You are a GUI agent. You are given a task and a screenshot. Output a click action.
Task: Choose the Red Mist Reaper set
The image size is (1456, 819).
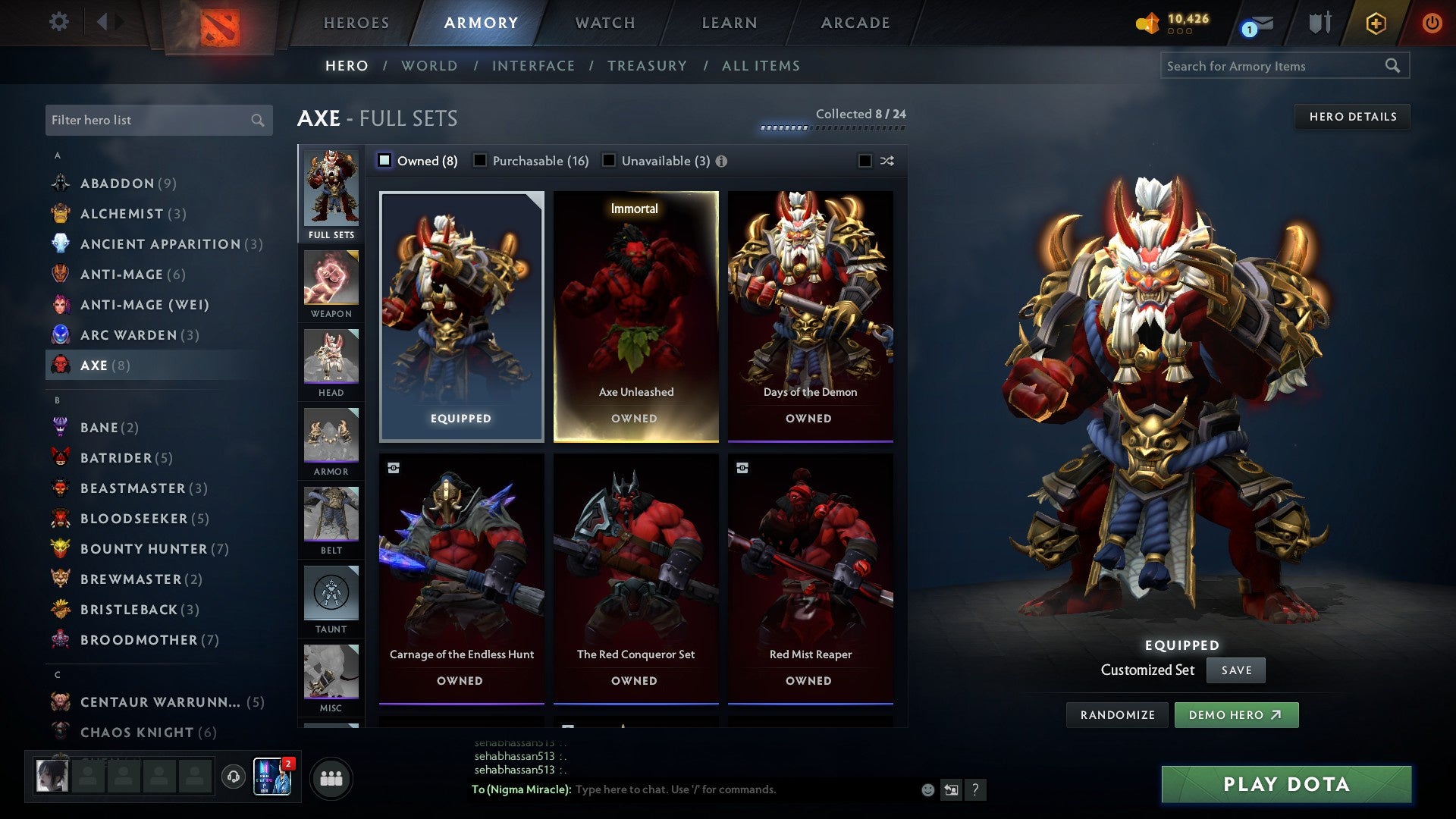point(810,579)
